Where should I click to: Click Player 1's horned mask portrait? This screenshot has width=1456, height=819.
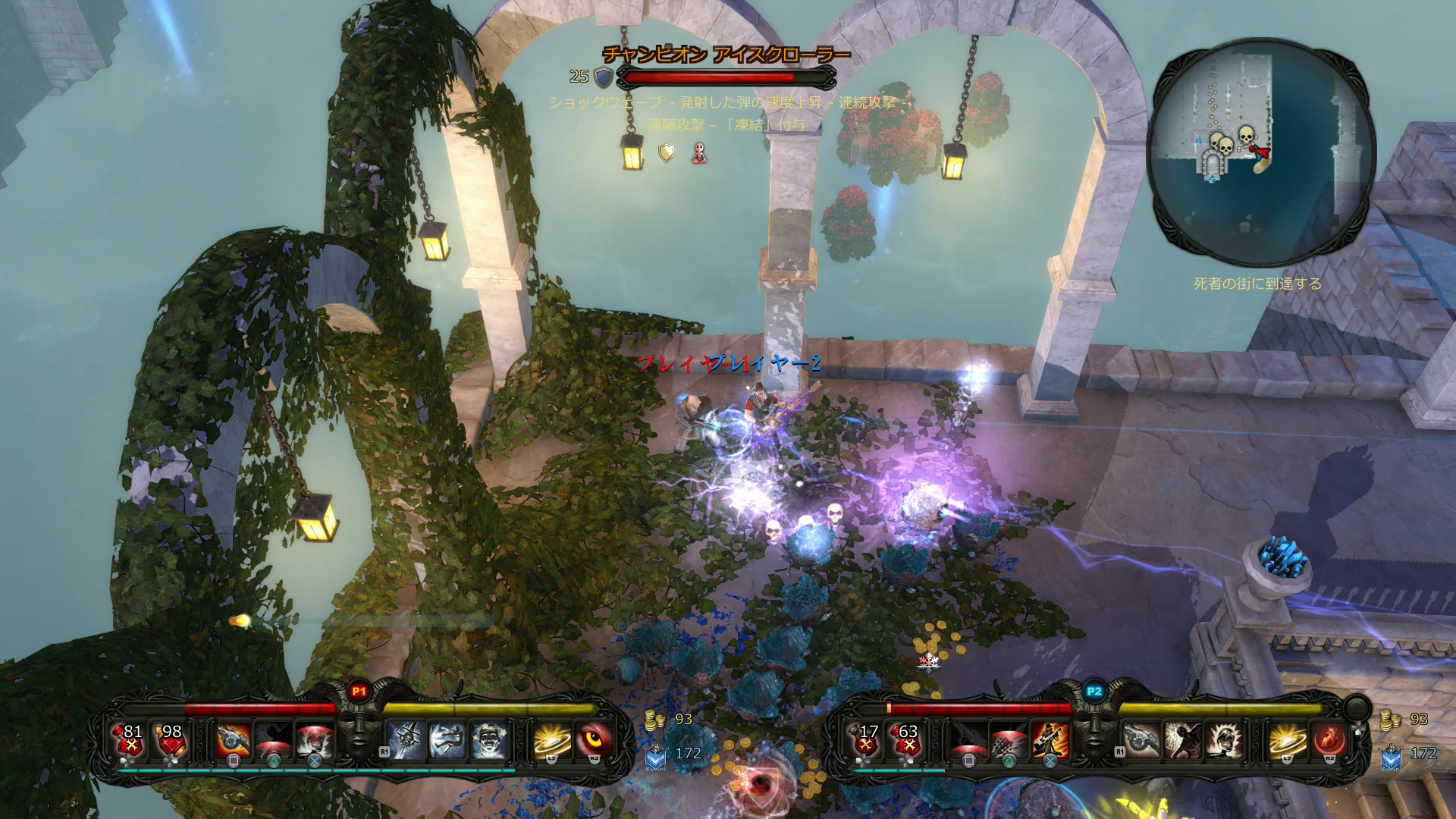pyautogui.click(x=359, y=734)
